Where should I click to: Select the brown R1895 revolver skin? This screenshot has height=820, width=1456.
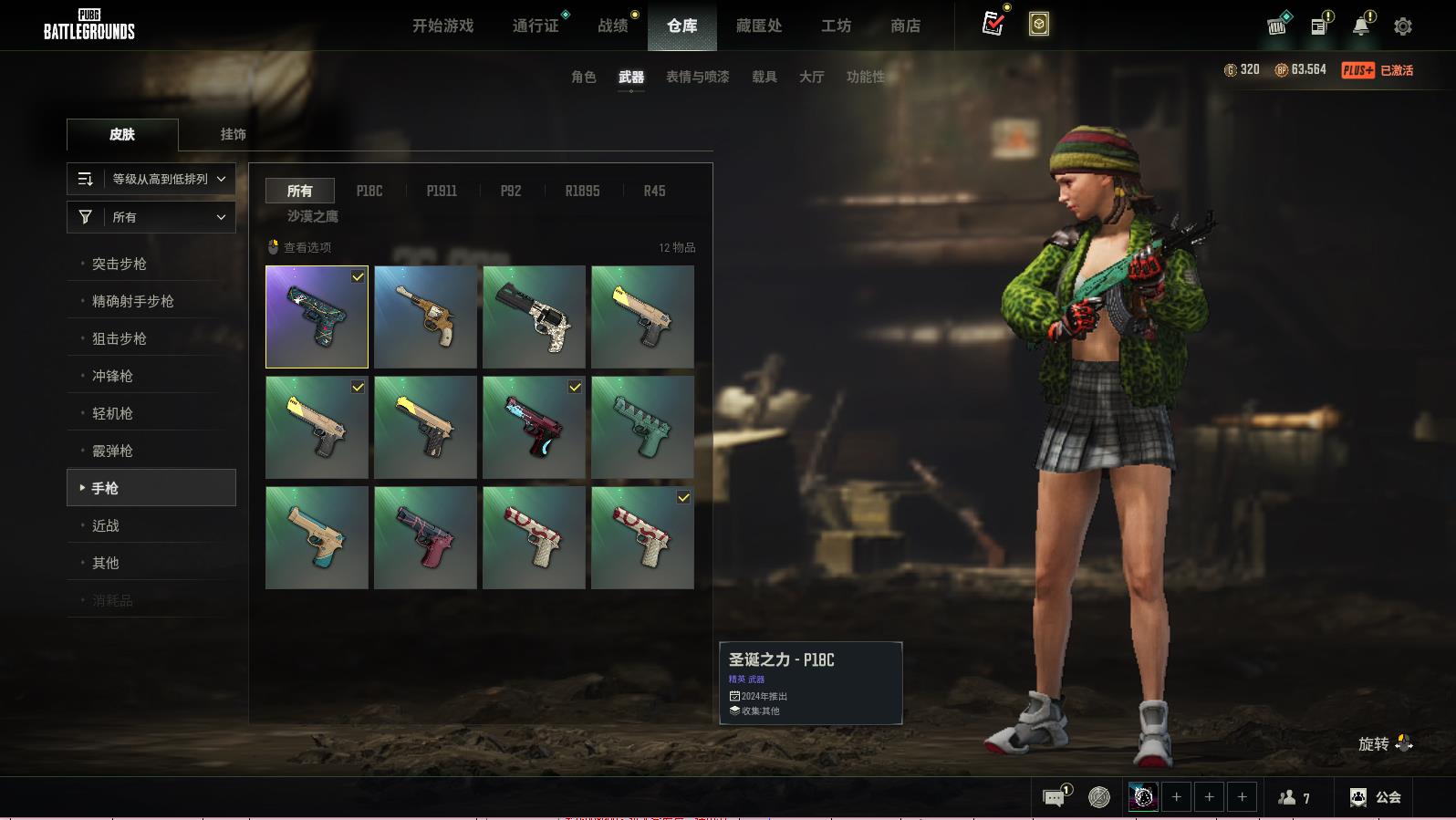[x=425, y=317]
